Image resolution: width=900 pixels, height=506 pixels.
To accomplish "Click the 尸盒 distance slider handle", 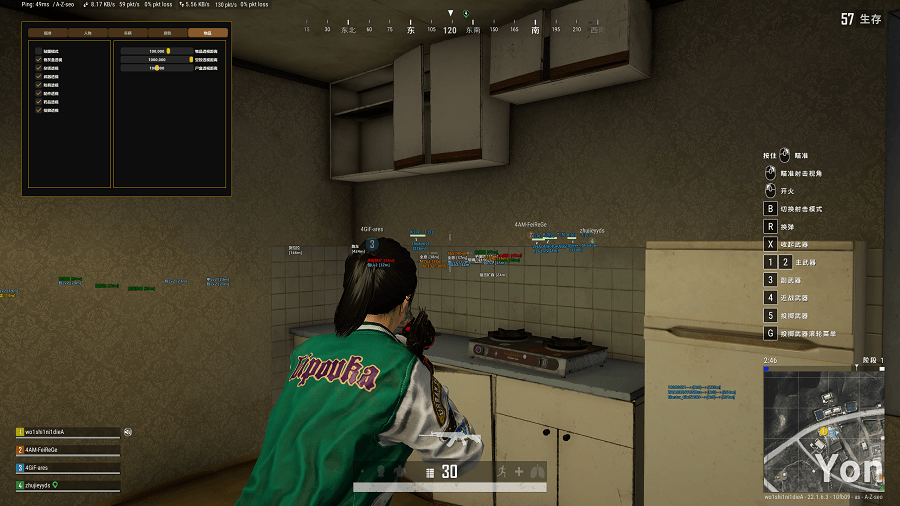I will coord(157,68).
